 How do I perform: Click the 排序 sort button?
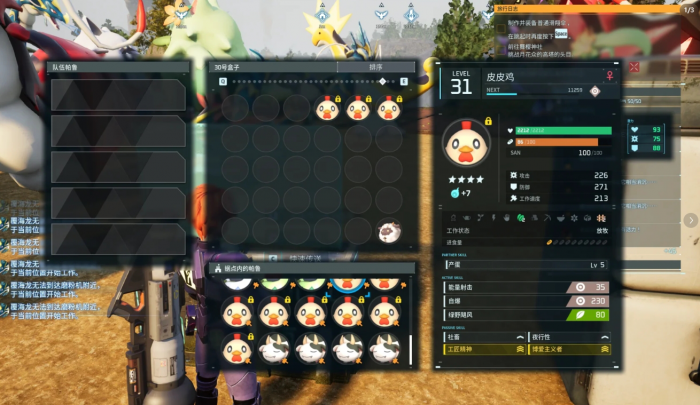374,67
